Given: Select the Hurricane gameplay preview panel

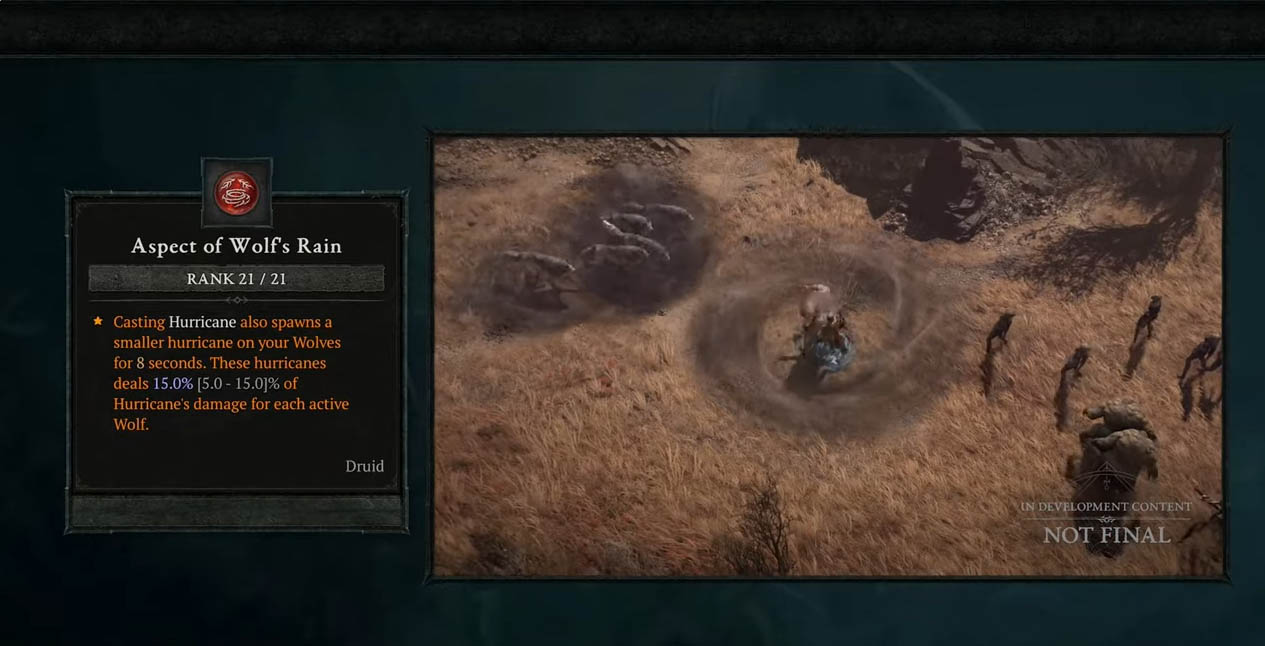Looking at the screenshot, I should click(x=828, y=355).
